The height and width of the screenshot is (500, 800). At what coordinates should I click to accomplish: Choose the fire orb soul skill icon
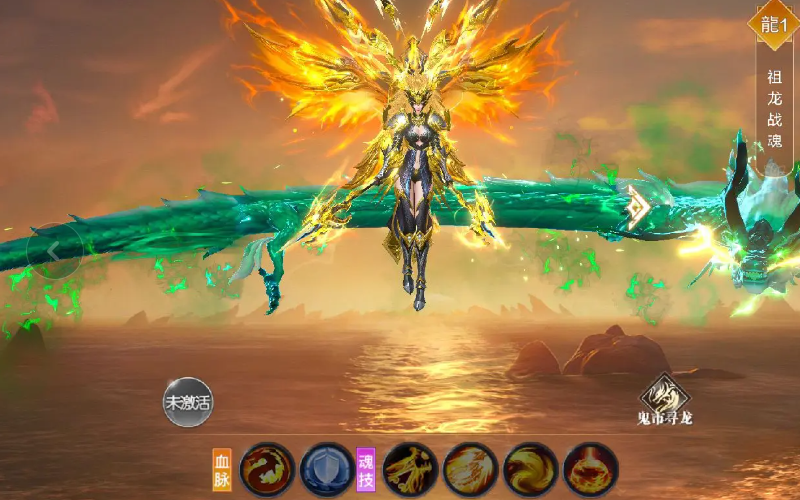point(590,469)
